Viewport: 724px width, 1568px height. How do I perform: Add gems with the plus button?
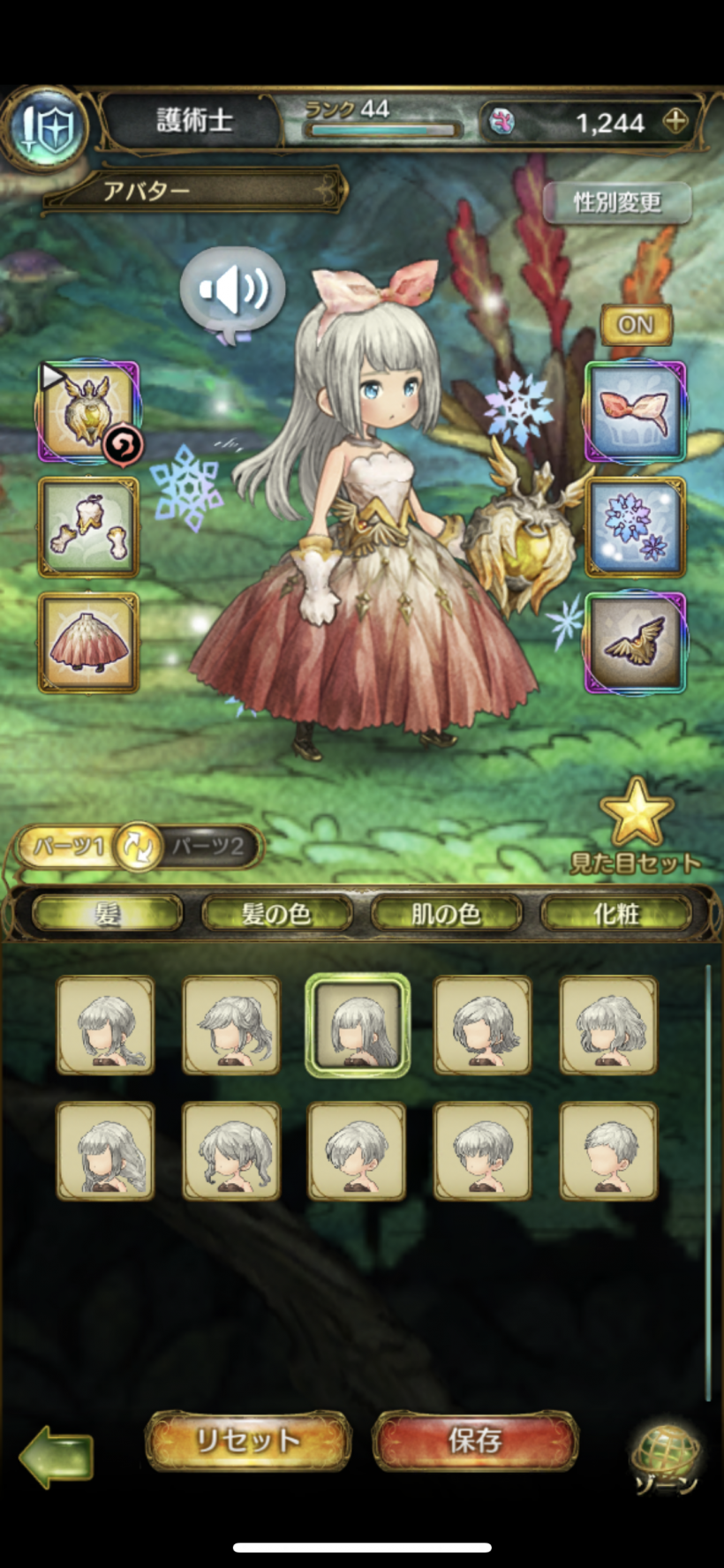(x=675, y=122)
